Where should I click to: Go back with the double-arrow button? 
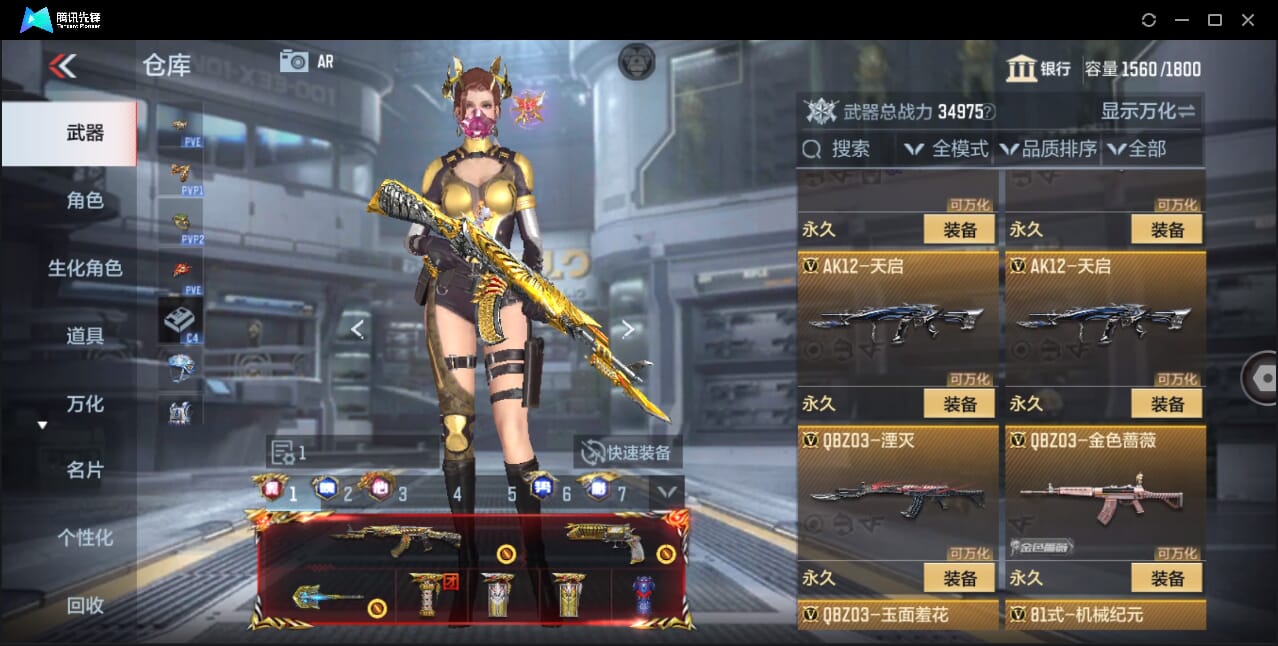tap(62, 66)
